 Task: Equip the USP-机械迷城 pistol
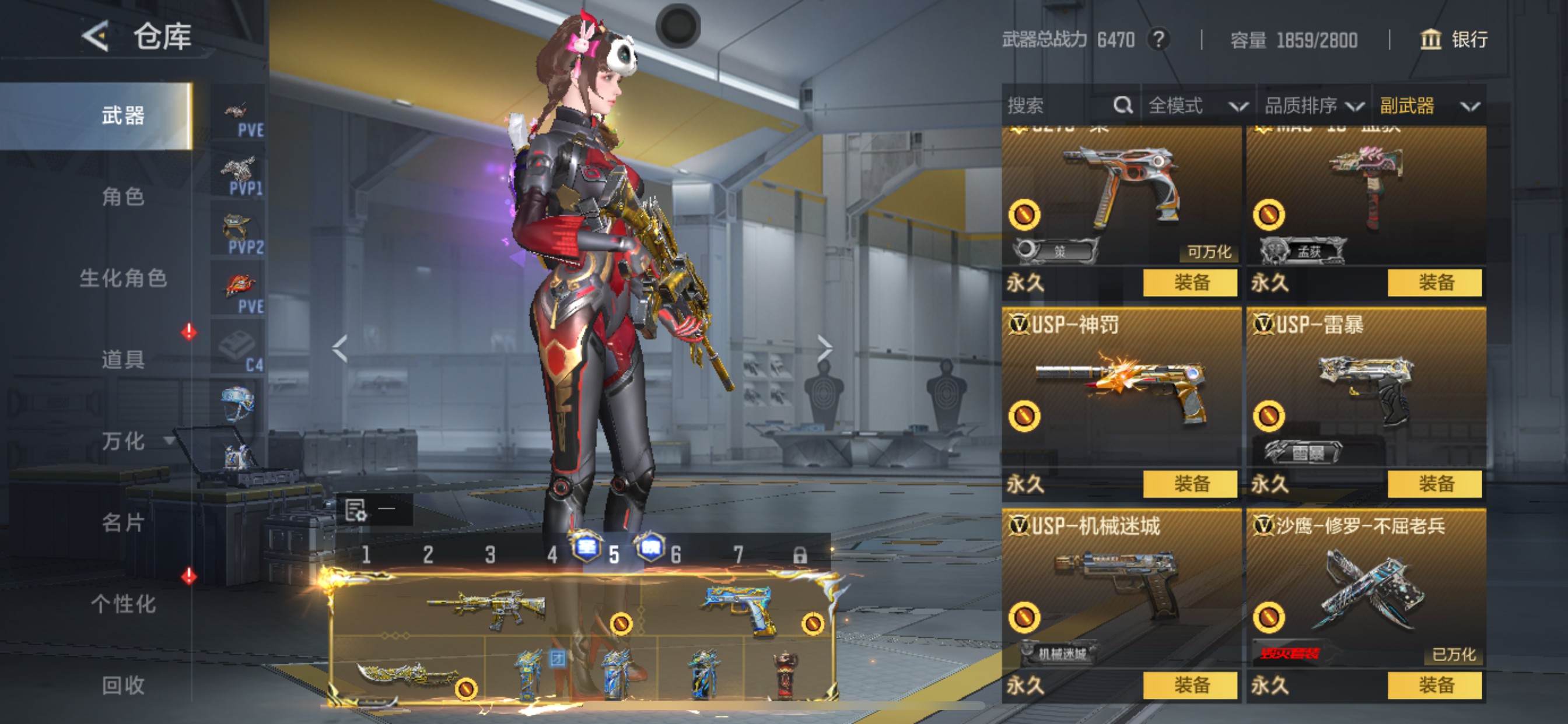pyautogui.click(x=1190, y=686)
